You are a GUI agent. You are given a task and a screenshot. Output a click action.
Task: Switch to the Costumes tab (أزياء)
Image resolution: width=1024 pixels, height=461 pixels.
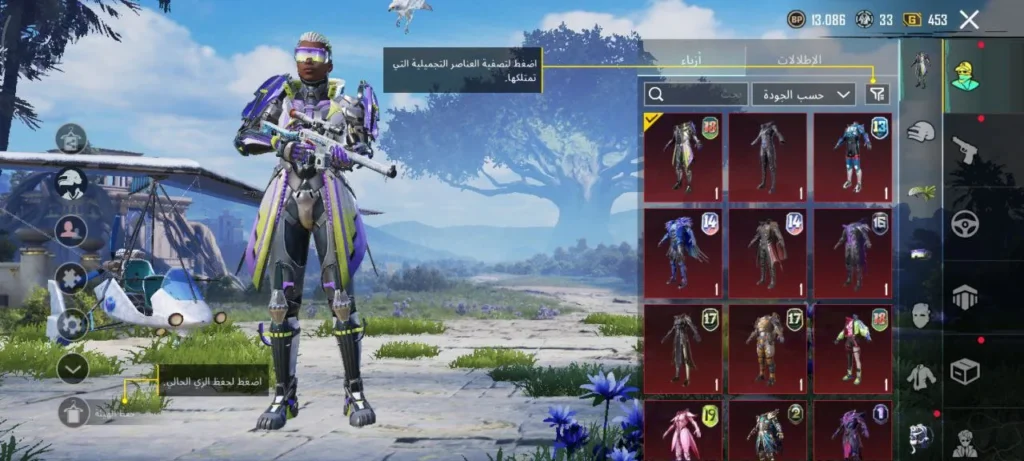click(x=692, y=60)
